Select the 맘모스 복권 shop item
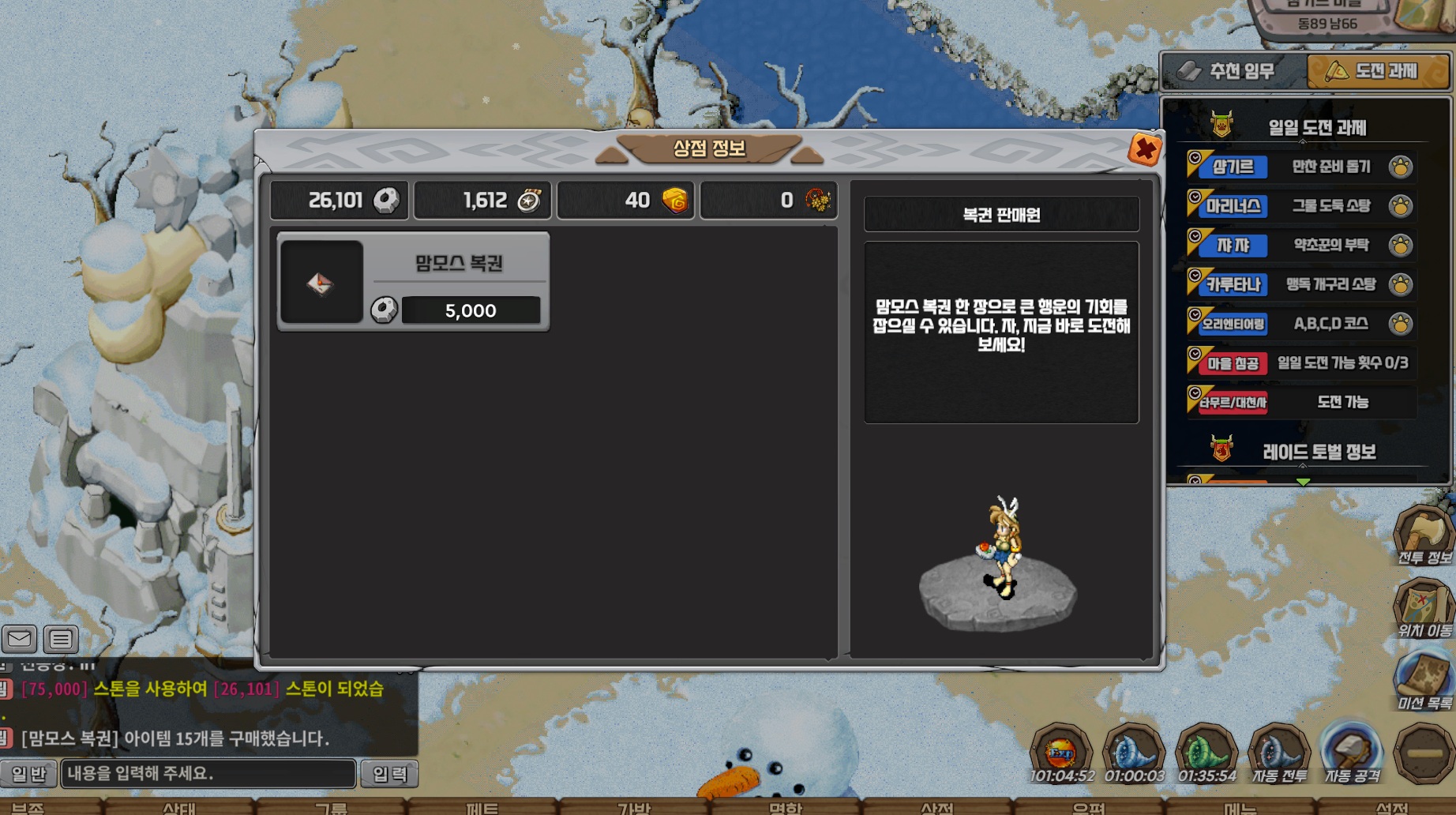The height and width of the screenshot is (815, 1456). click(x=413, y=282)
